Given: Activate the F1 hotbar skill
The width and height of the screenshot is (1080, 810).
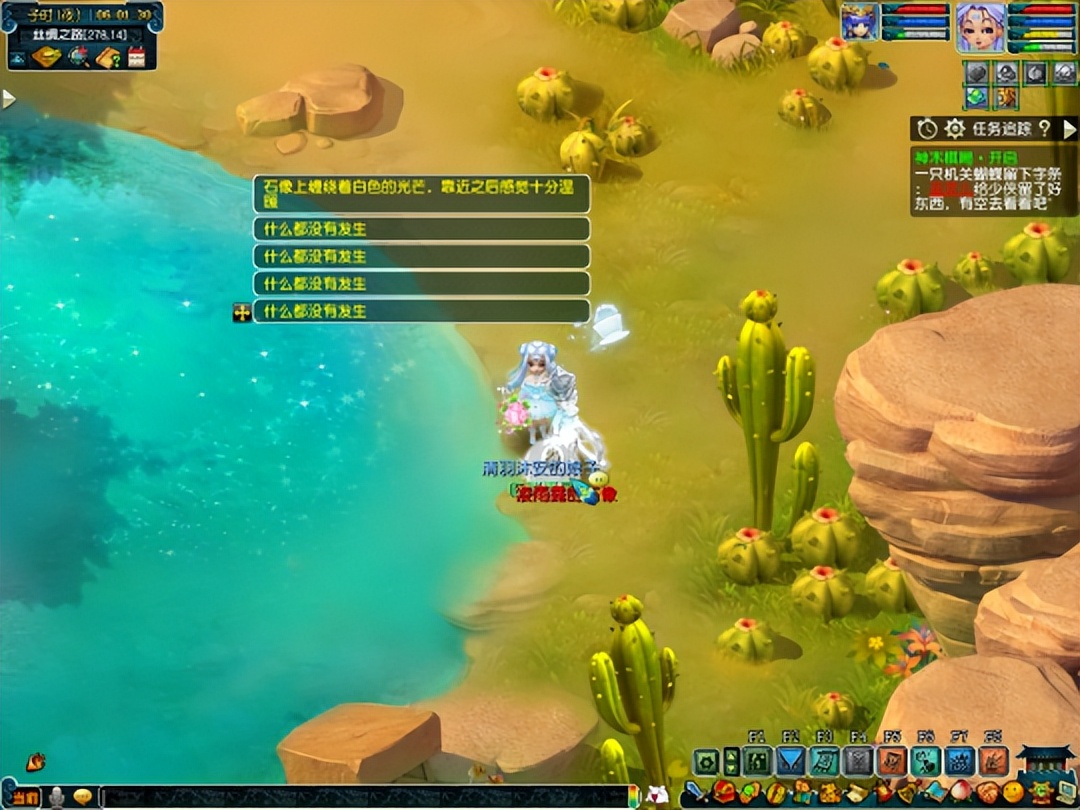Looking at the screenshot, I should click(x=757, y=762).
